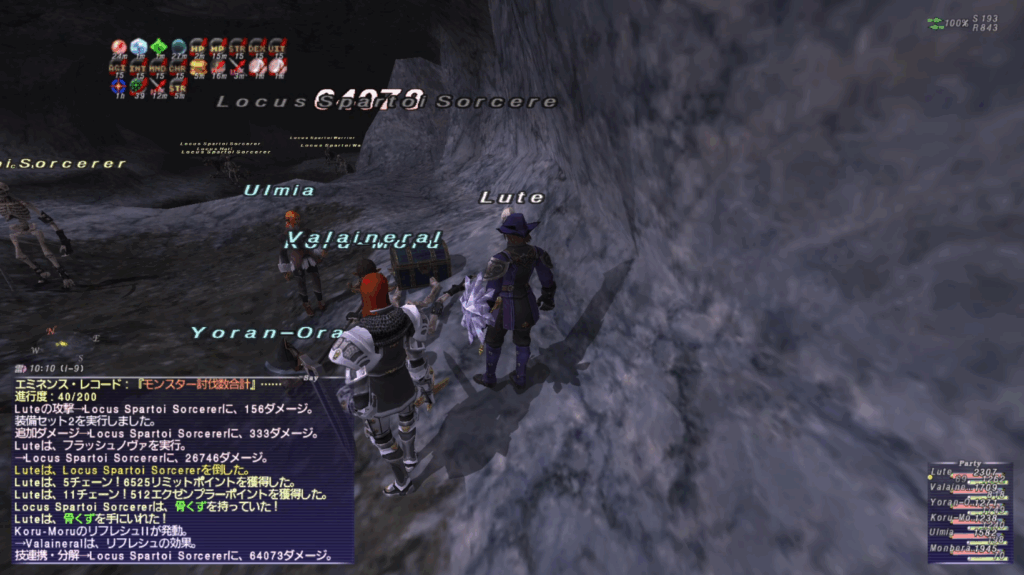Screen dimensions: 1024x575
Task: Click the HP boost status icon
Action: [x=198, y=47]
